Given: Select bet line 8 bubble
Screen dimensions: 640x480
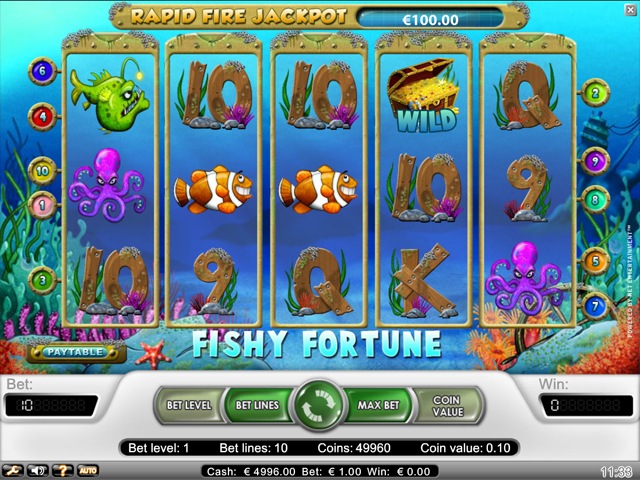Looking at the screenshot, I should pyautogui.click(x=596, y=200).
